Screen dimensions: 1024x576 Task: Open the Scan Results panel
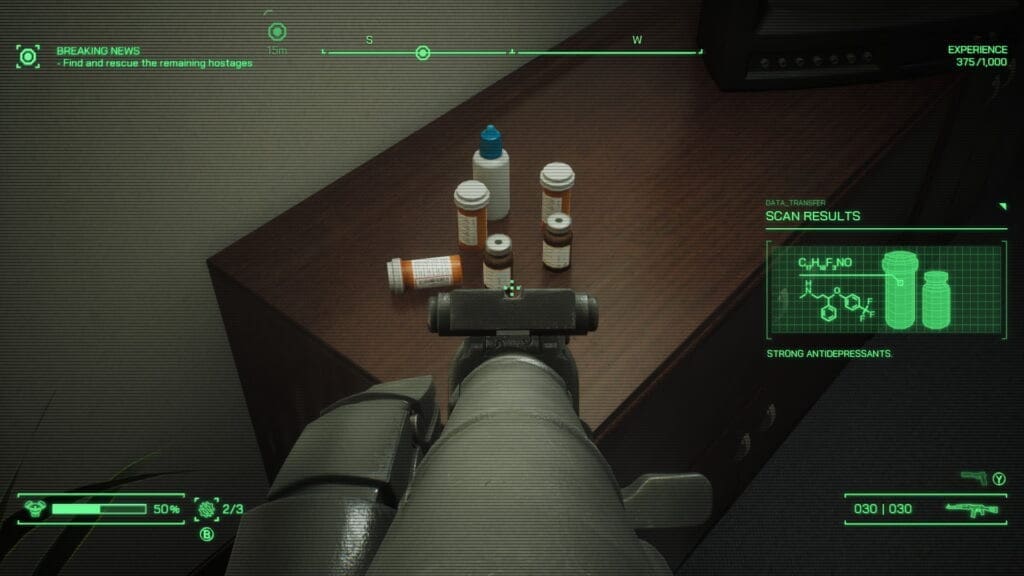coord(813,215)
